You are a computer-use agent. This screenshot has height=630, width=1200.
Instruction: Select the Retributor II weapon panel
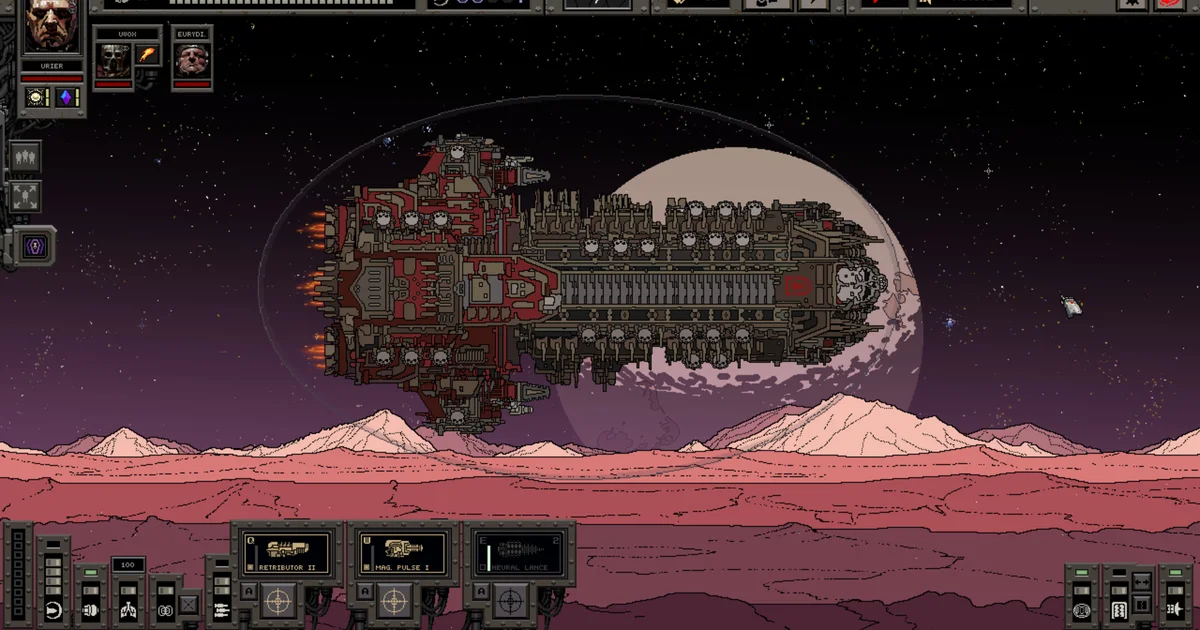tap(288, 554)
